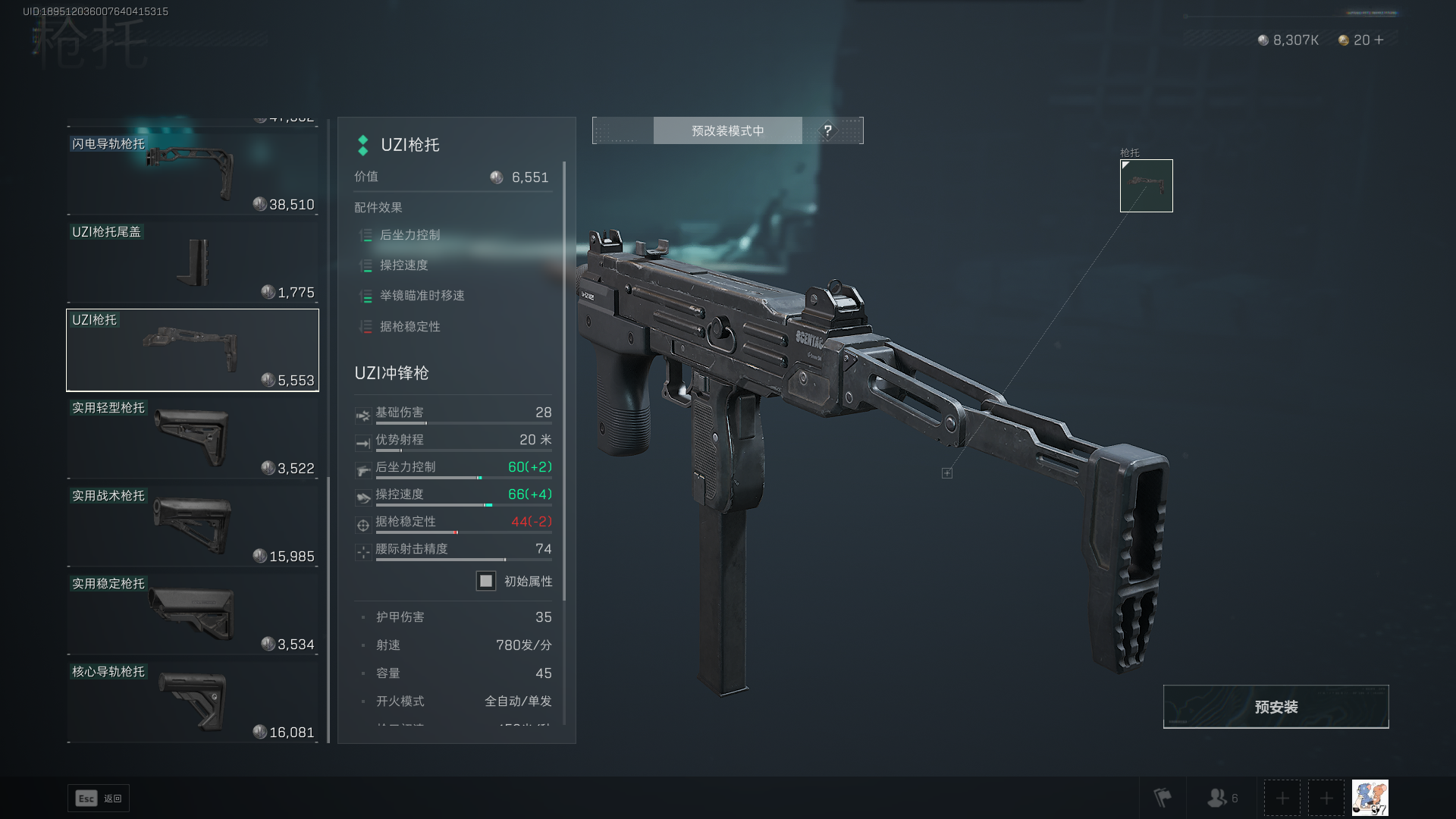This screenshot has height=819, width=1456.
Task: Pick the 实用轻型枪托 stock
Action: pyautogui.click(x=193, y=438)
